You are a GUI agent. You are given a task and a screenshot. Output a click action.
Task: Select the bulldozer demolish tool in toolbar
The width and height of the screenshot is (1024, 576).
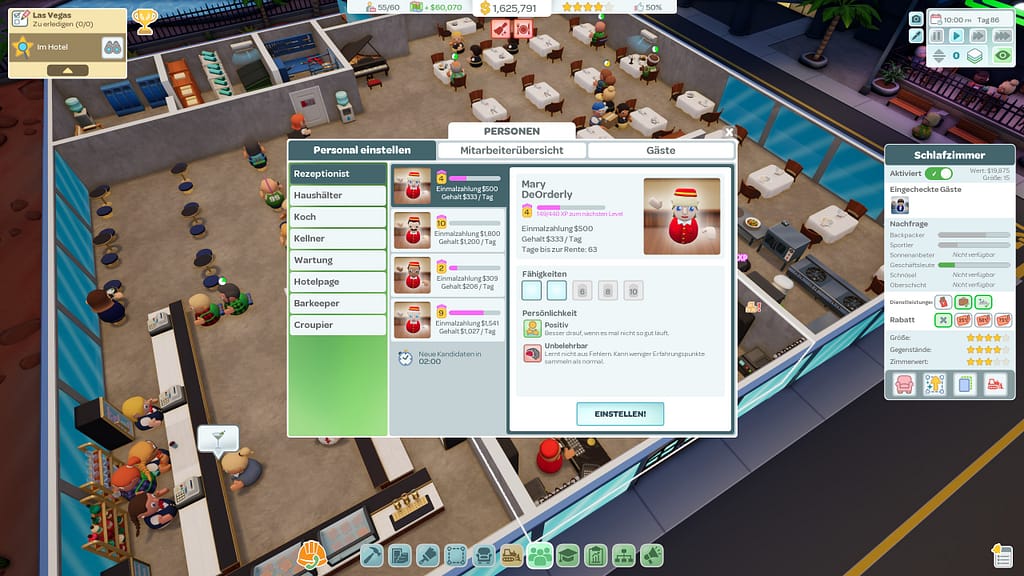tap(511, 555)
